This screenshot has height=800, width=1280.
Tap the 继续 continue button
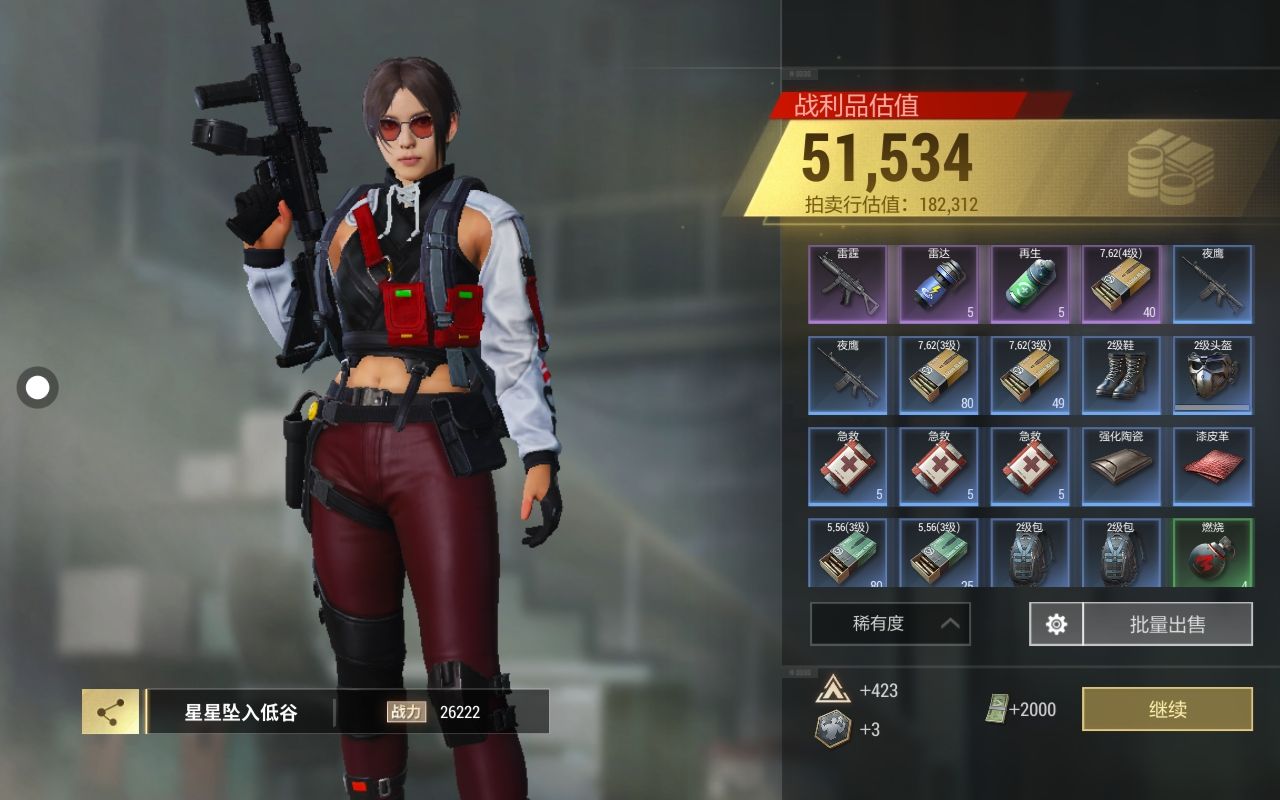(1167, 709)
